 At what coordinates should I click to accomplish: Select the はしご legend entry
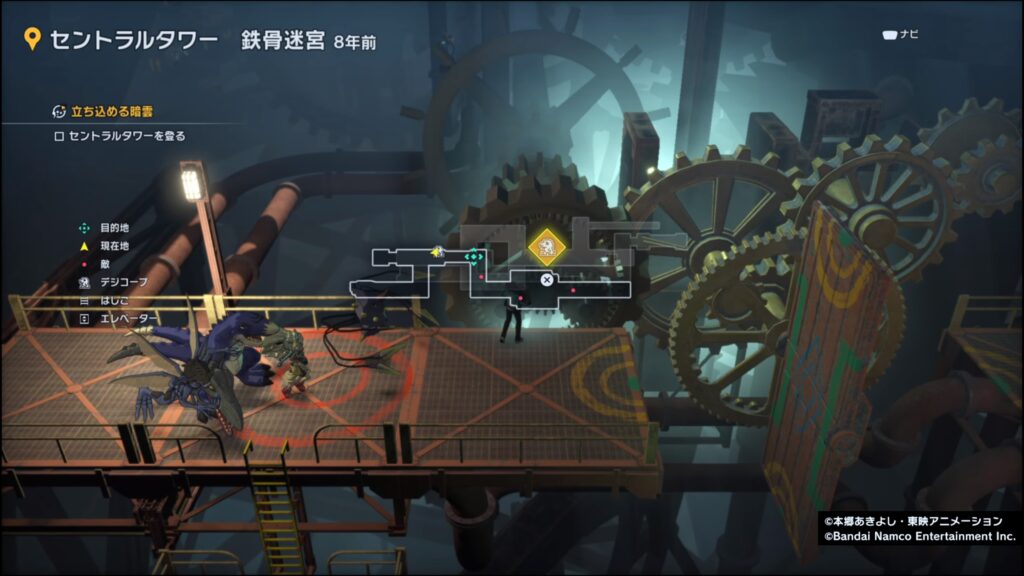click(113, 300)
